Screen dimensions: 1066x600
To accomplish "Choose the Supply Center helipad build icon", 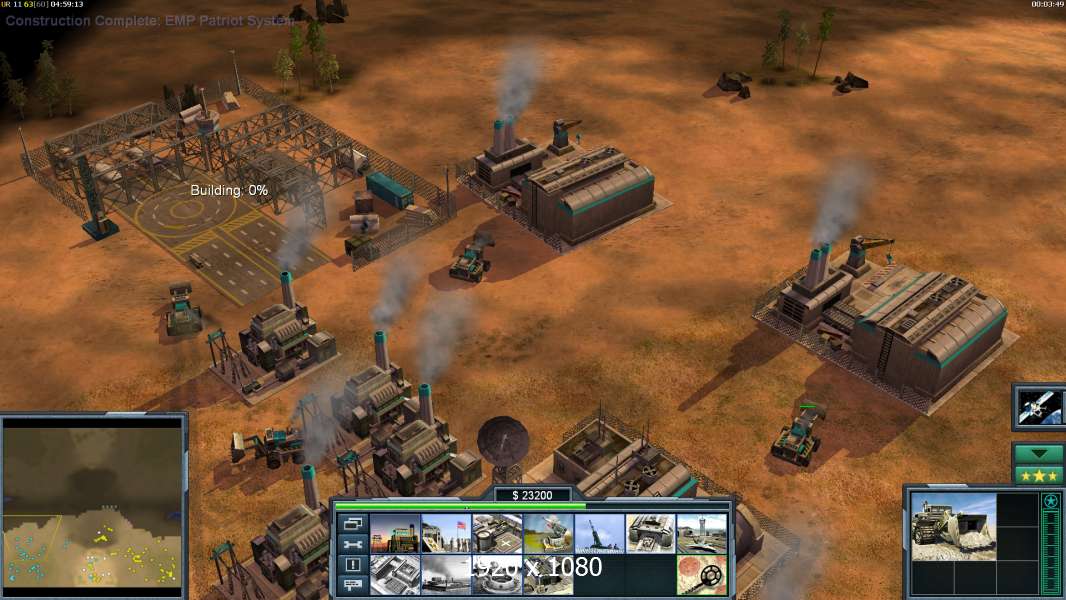I will [497, 533].
